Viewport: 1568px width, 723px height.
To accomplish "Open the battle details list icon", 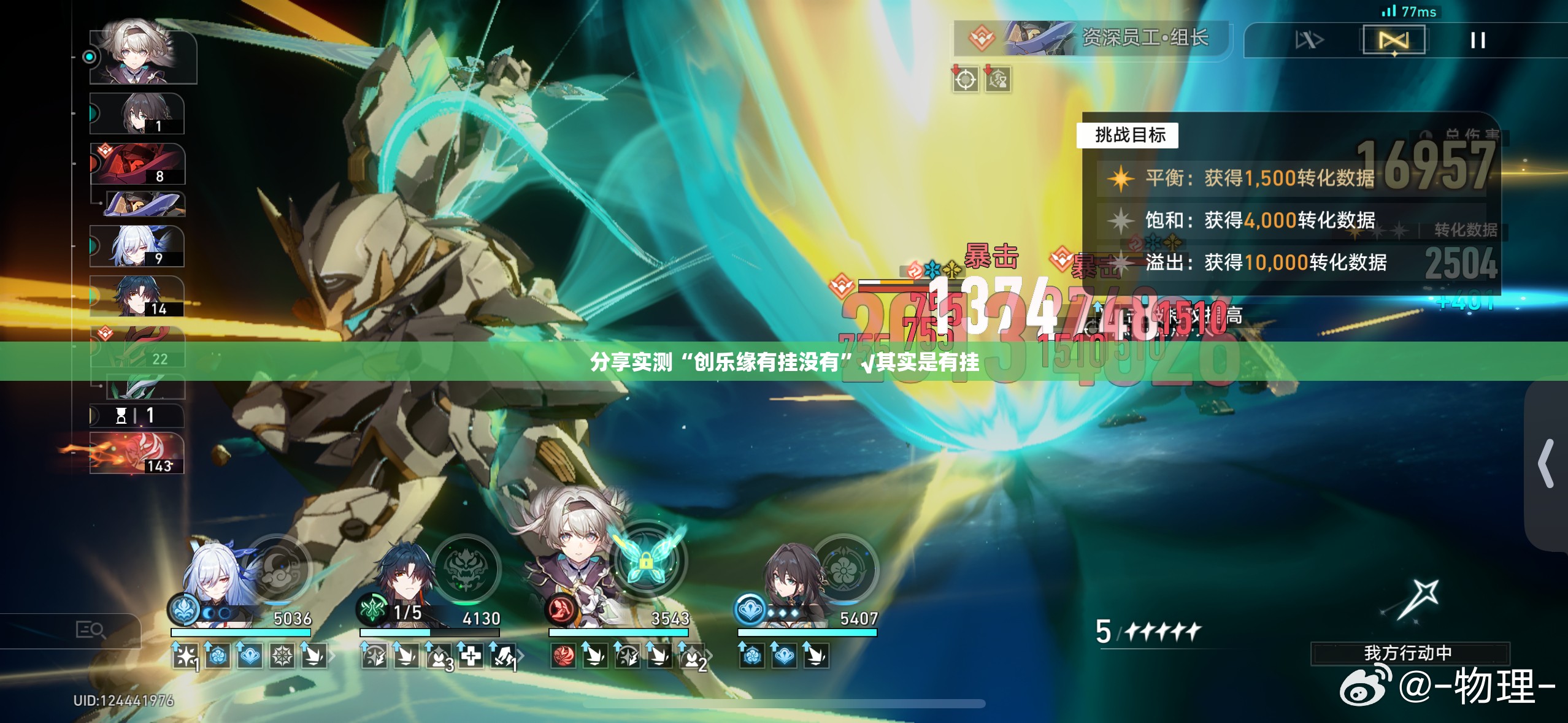I will [90, 629].
